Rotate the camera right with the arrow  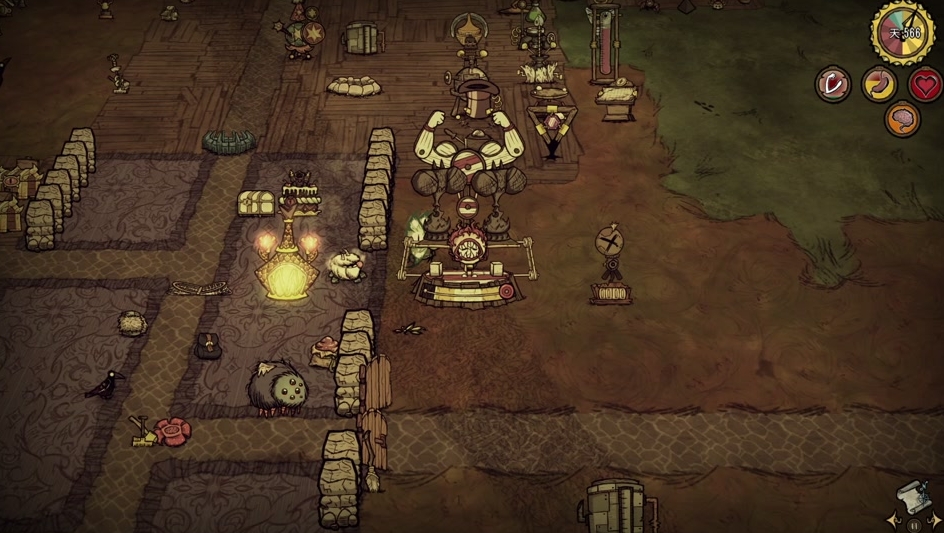click(934, 521)
